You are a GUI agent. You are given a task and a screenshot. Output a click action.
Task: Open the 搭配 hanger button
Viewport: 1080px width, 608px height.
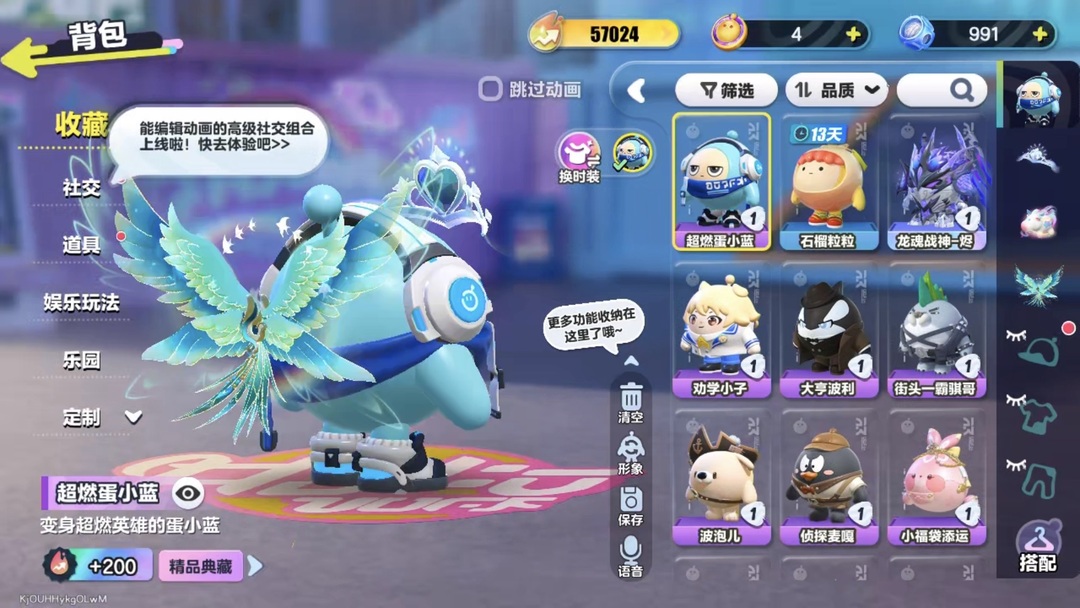[1038, 548]
